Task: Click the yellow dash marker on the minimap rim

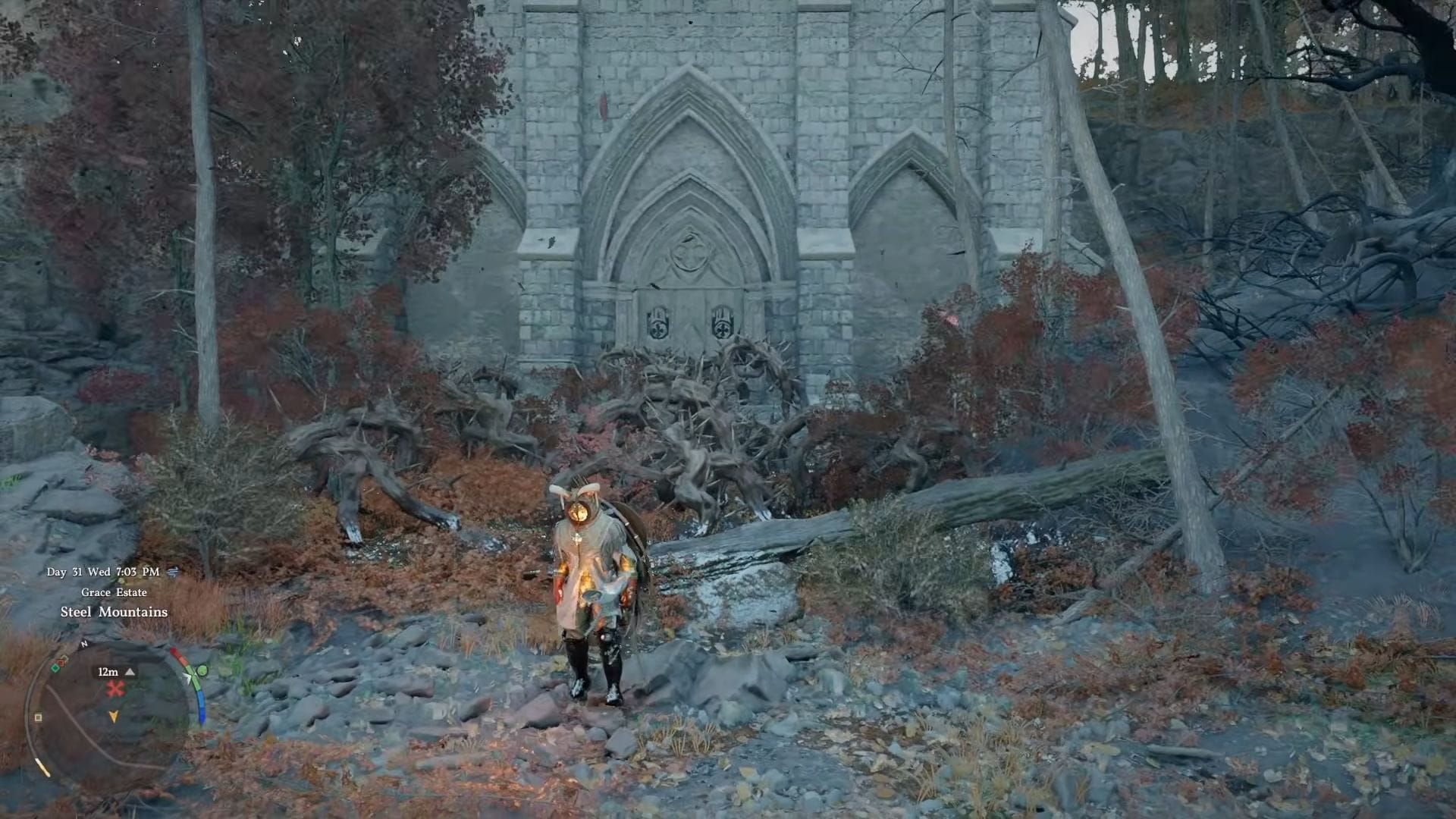Action: click(x=43, y=768)
